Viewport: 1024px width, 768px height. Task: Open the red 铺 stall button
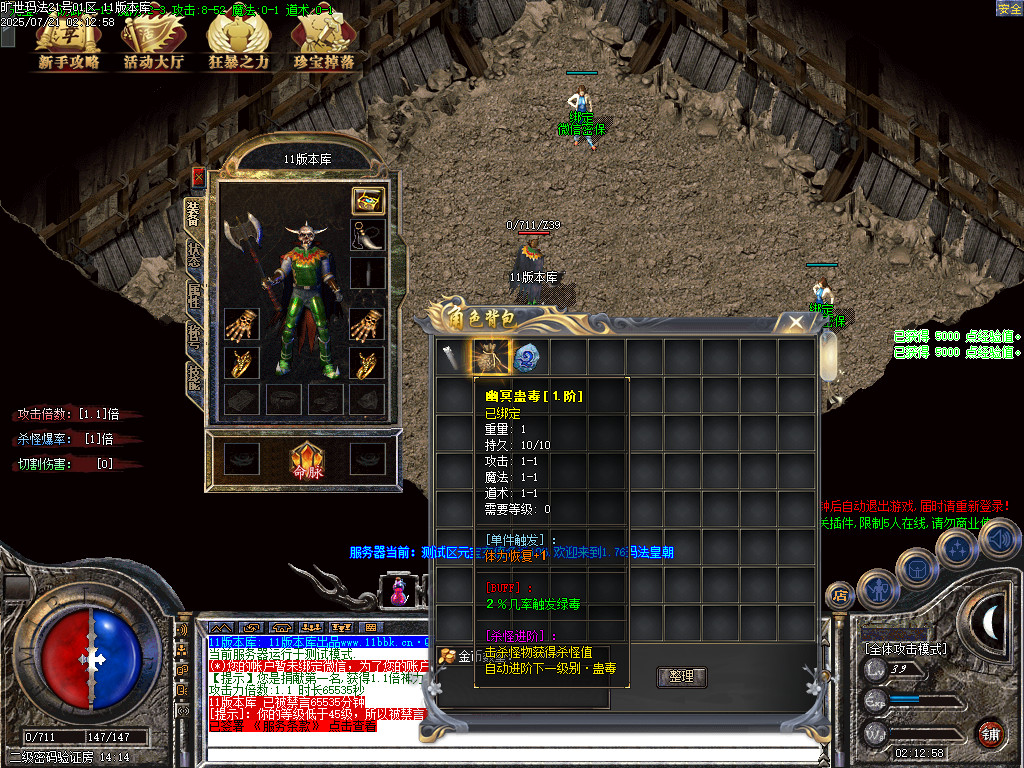point(989,733)
